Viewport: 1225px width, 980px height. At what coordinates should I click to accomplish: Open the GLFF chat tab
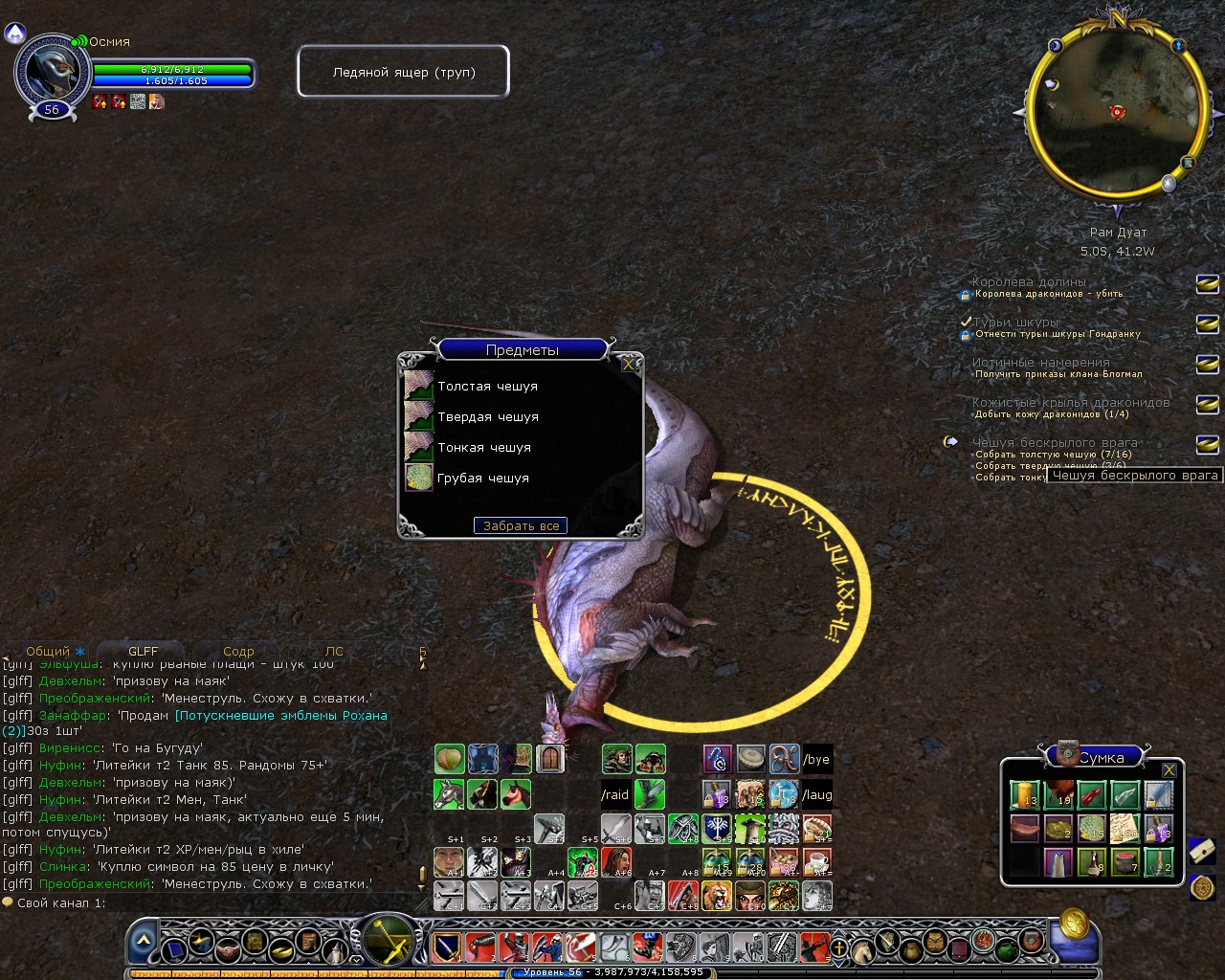tap(143, 652)
